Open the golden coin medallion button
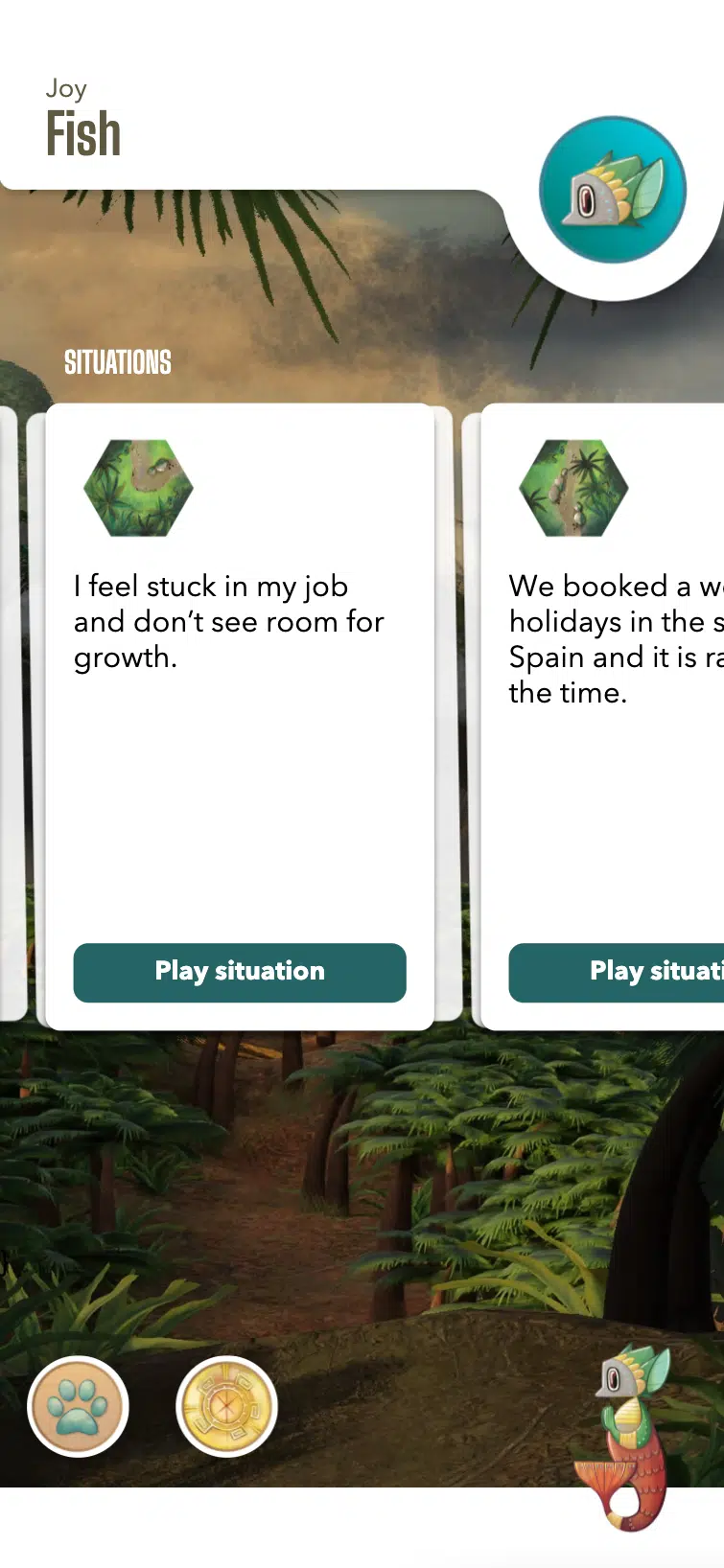 [x=227, y=1406]
